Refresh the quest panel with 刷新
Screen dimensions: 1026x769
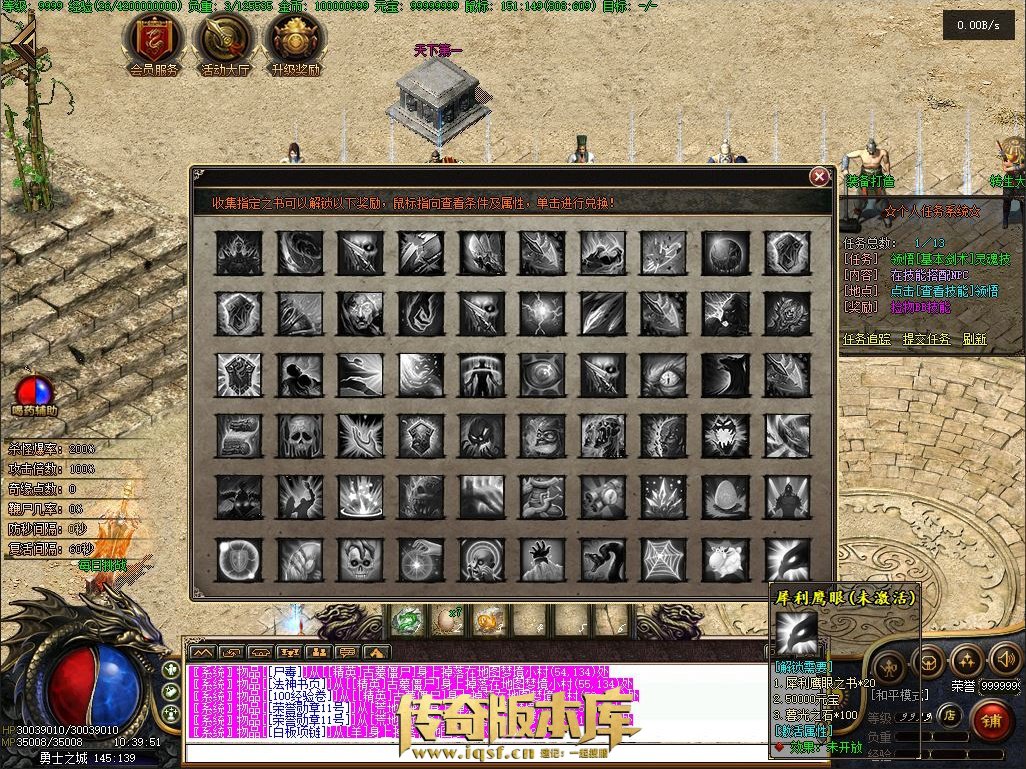coord(975,339)
